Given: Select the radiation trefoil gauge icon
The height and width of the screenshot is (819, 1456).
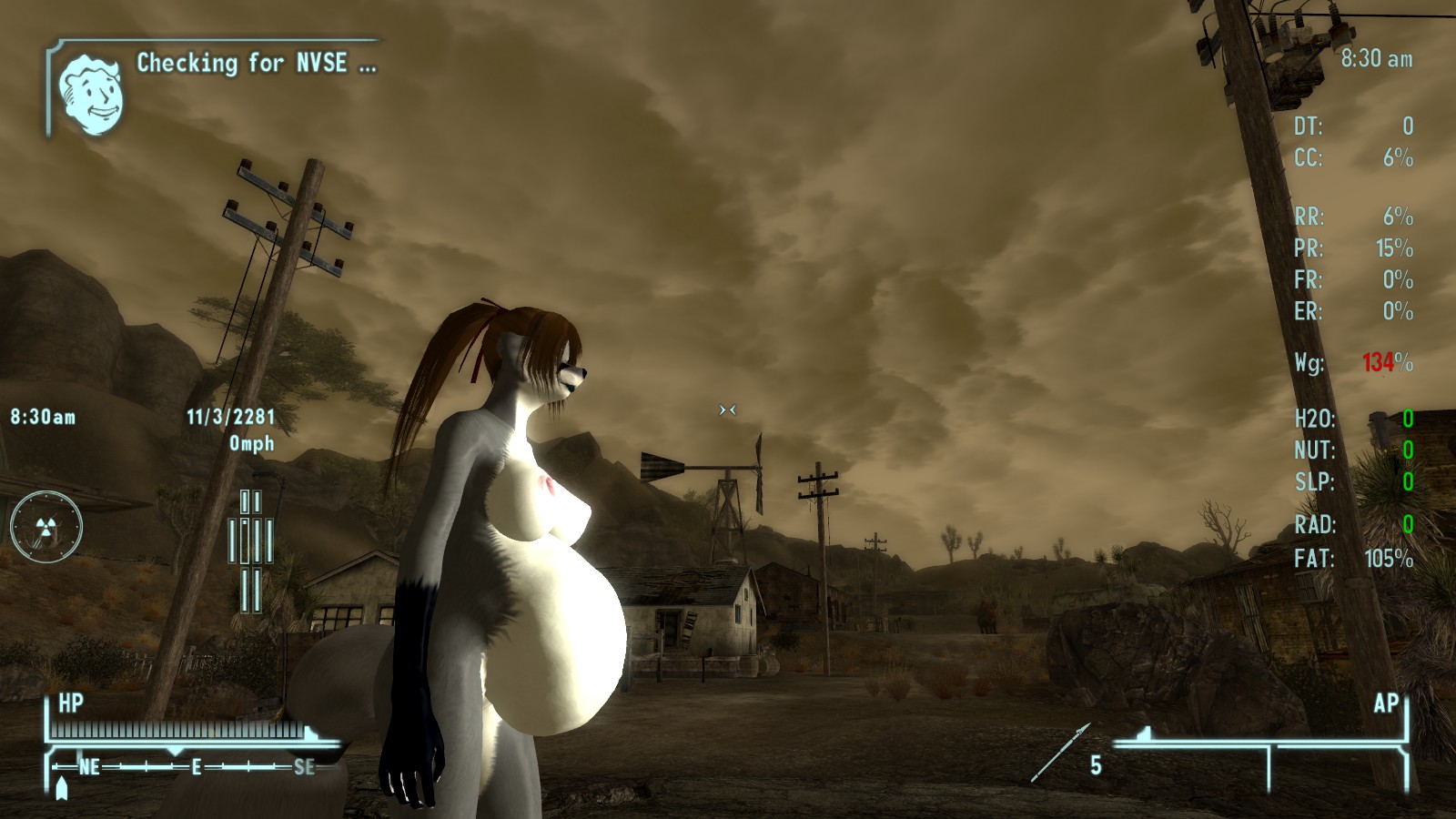Looking at the screenshot, I should (45, 527).
